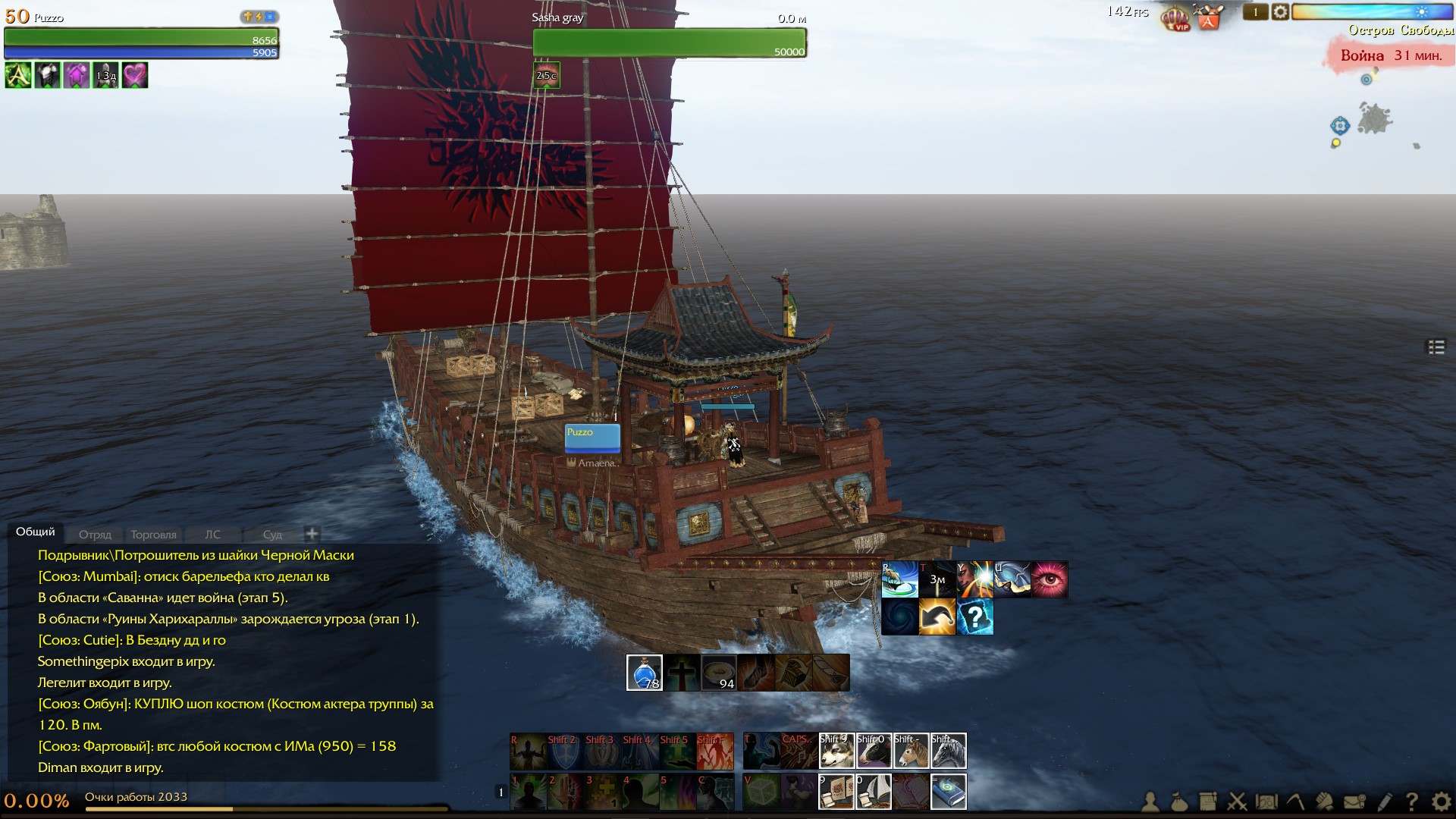The height and width of the screenshot is (819, 1456).
Task: Activate the sailboat scroll hotbar slot
Action: 874,792
